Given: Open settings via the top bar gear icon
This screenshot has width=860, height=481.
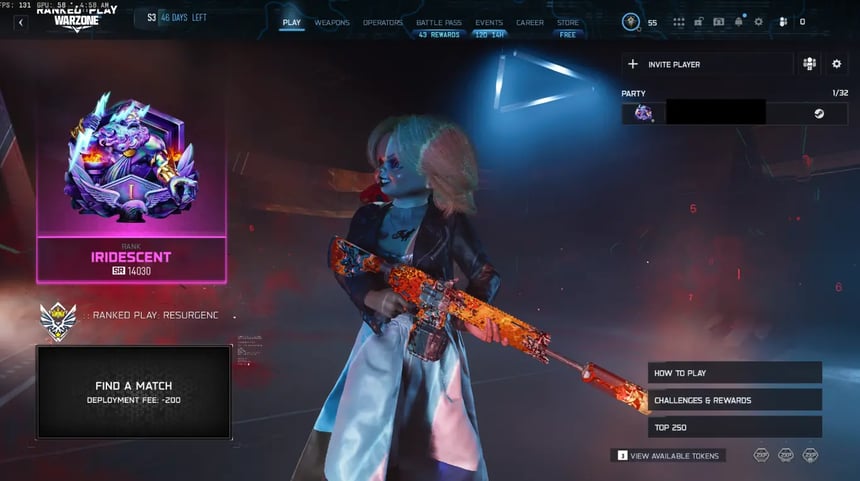Looking at the screenshot, I should pos(758,22).
